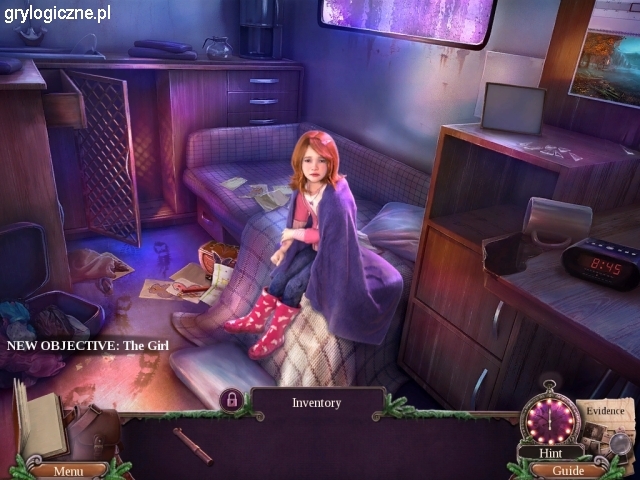Viewport: 640px width, 480px height.
Task: Toggle the inventory padlock
Action: click(232, 401)
